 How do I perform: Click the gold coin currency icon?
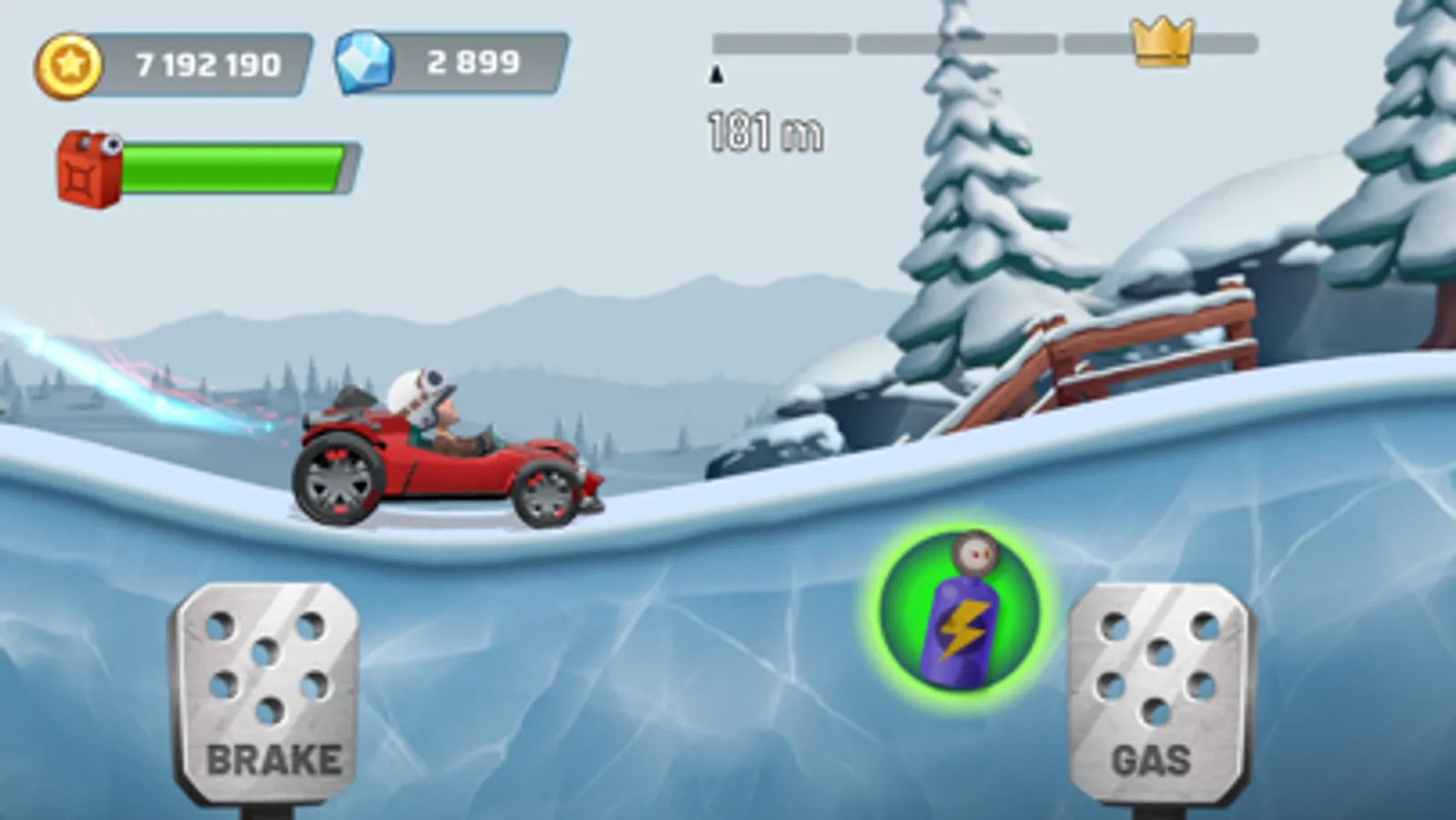click(68, 63)
